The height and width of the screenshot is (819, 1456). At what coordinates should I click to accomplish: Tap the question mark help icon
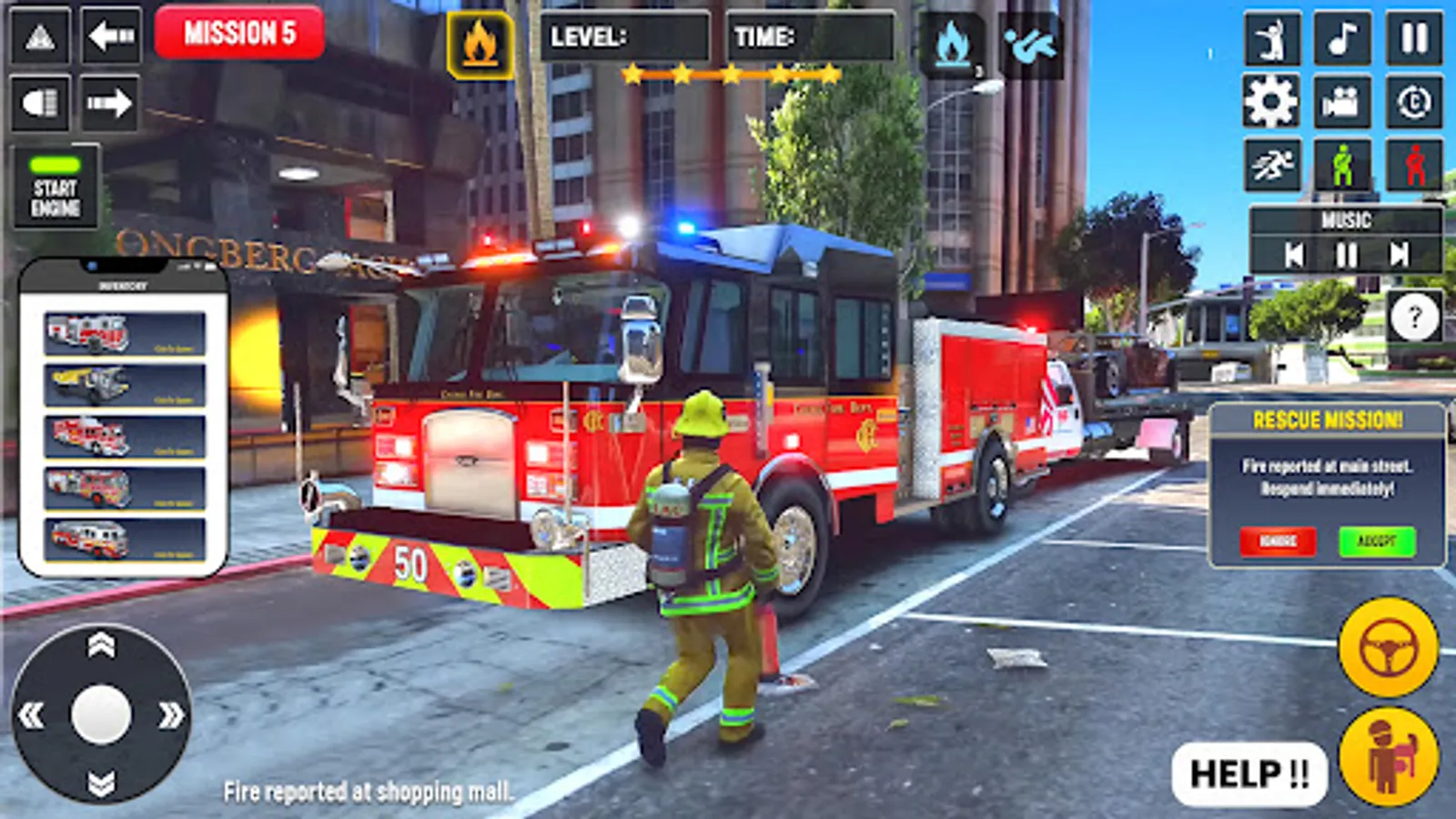pos(1412,318)
